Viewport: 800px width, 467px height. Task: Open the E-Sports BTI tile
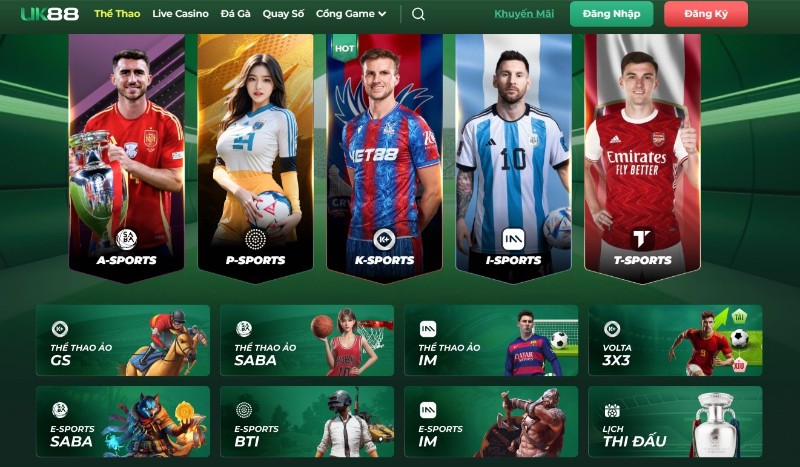click(x=307, y=421)
